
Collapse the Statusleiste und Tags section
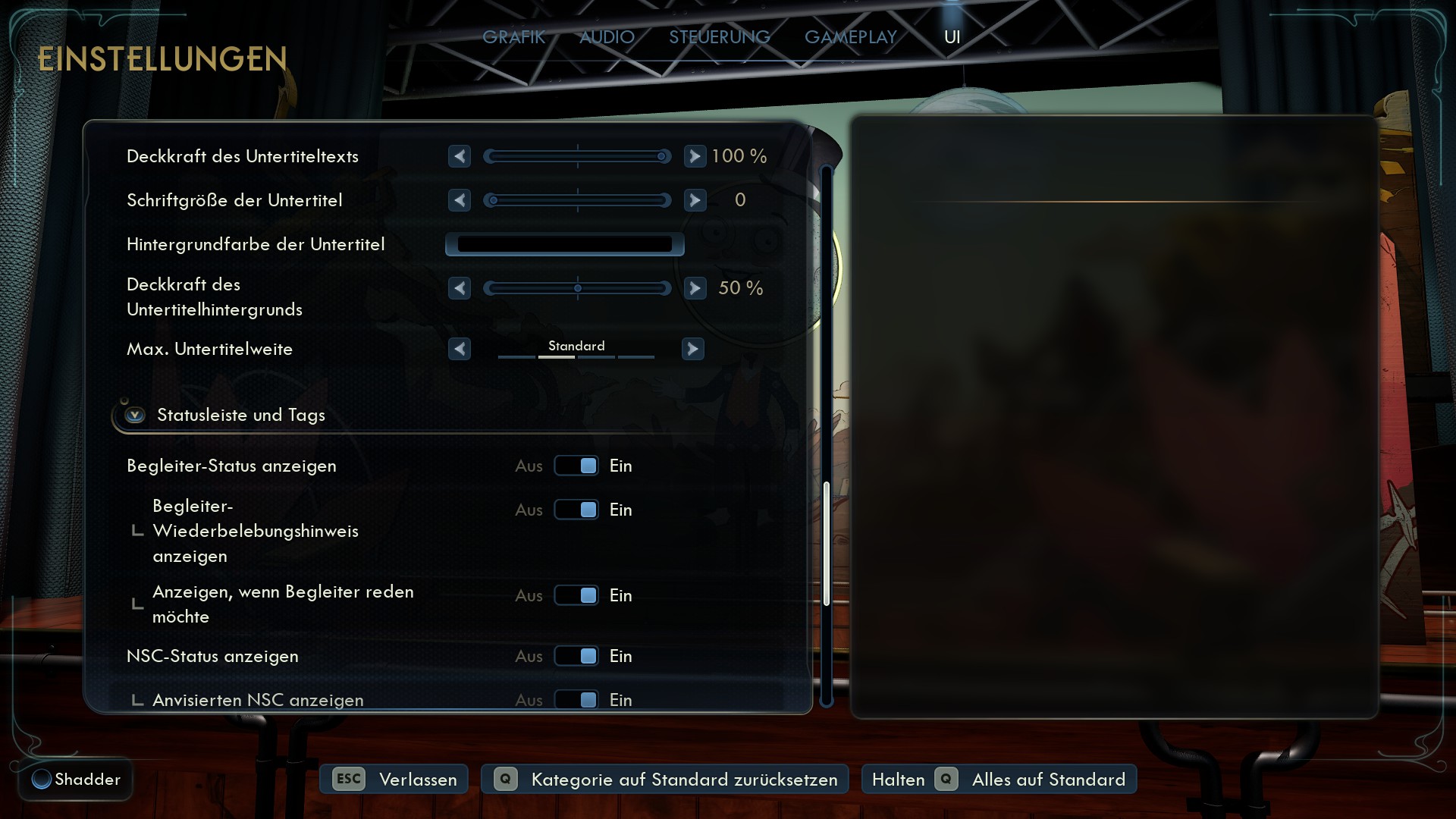click(136, 415)
